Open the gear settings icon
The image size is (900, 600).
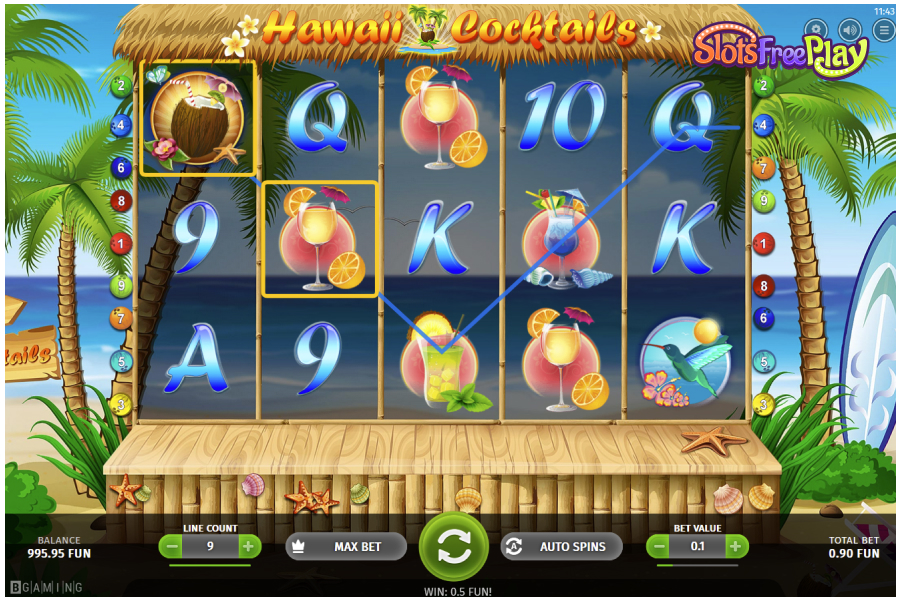[x=816, y=30]
